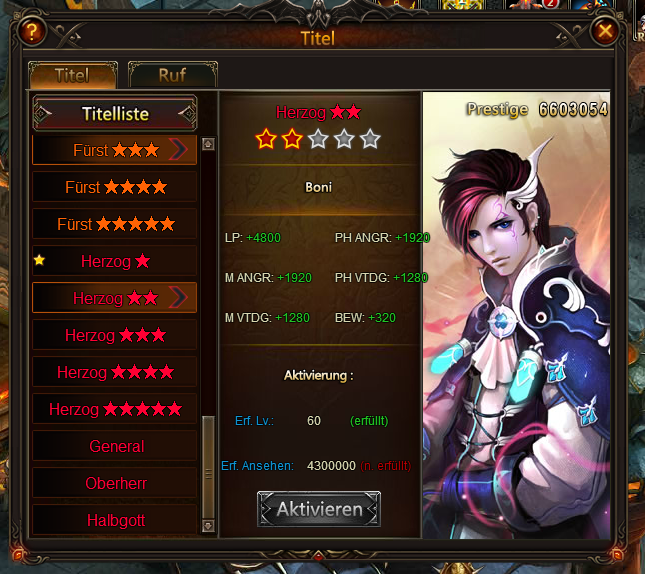Choose the General title
Image resolution: width=645 pixels, height=574 pixels.
(x=116, y=446)
